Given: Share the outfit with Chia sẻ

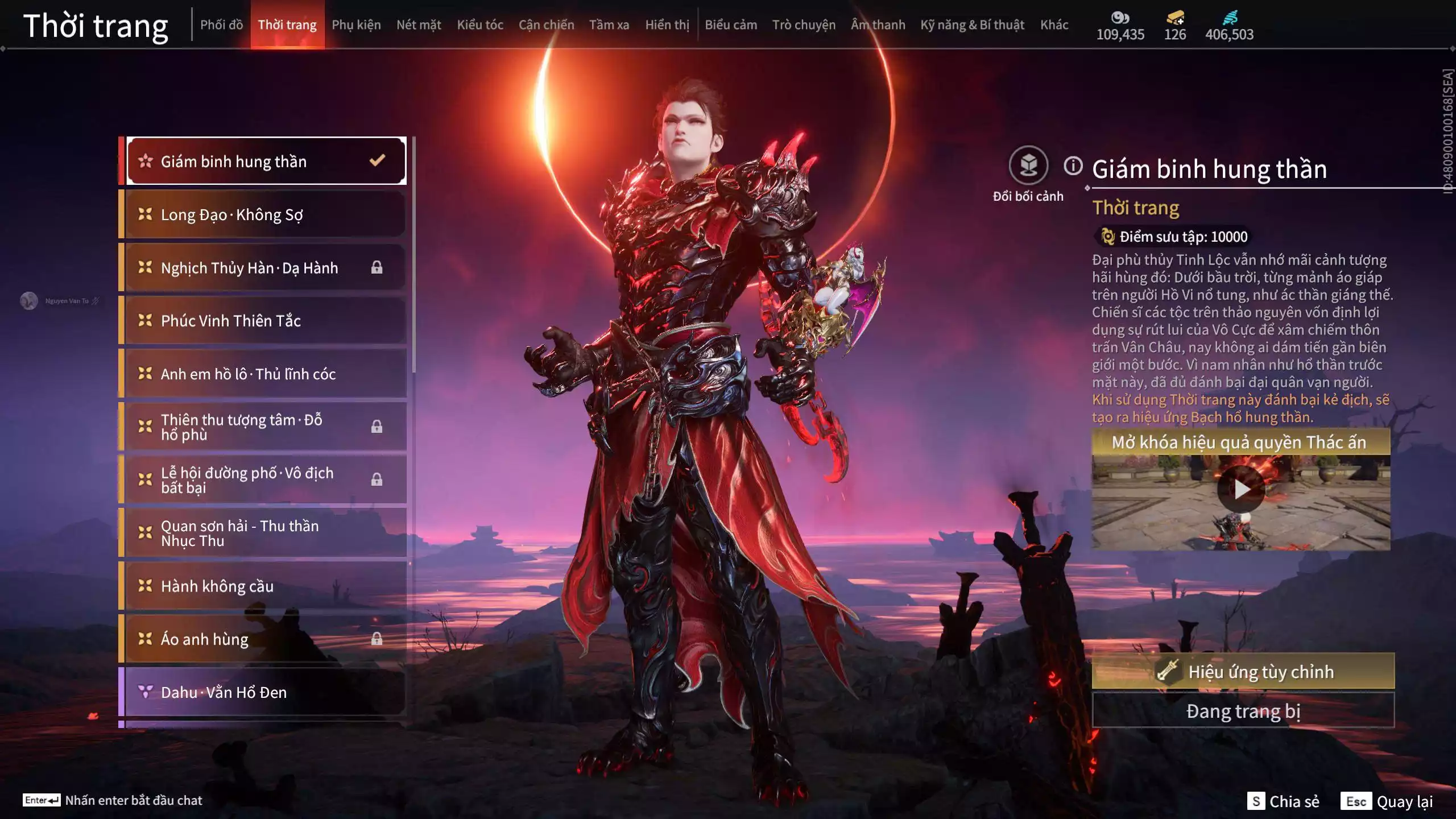Looking at the screenshot, I should [x=1284, y=801].
